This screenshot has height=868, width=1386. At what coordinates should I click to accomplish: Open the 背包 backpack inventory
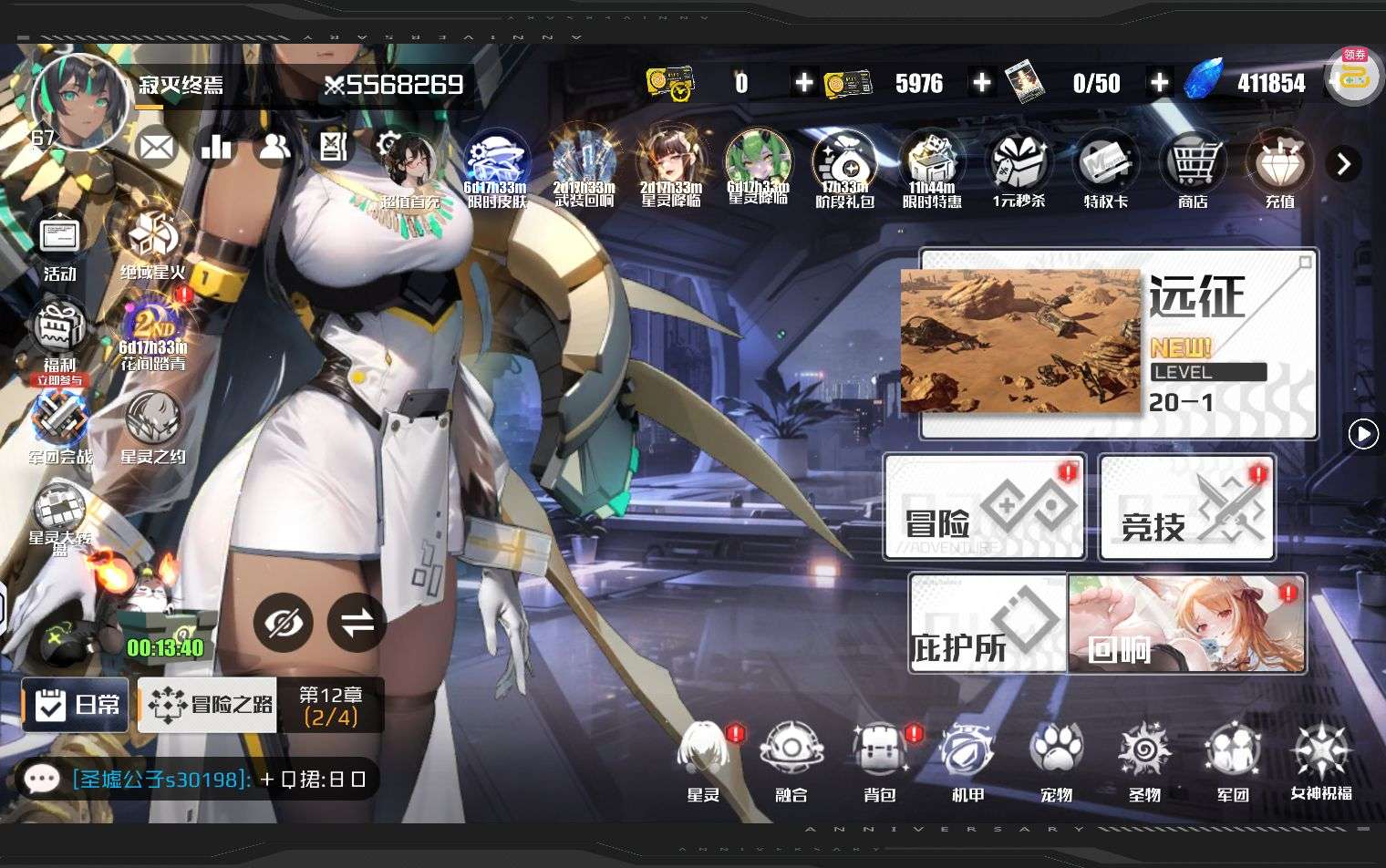[x=880, y=760]
